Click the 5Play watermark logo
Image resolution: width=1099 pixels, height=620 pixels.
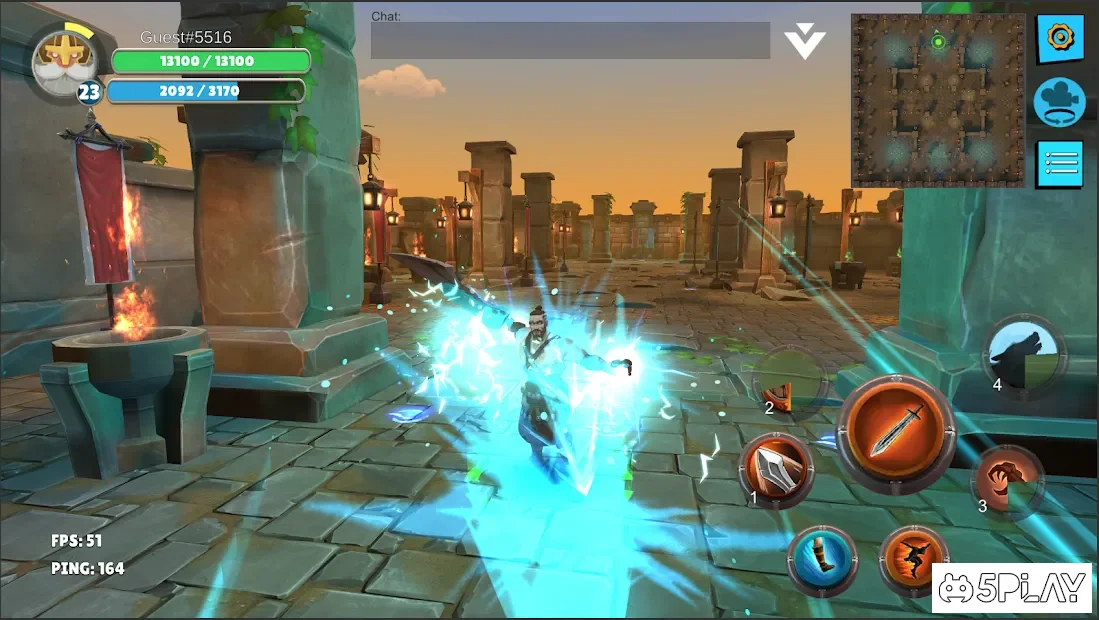1011,588
